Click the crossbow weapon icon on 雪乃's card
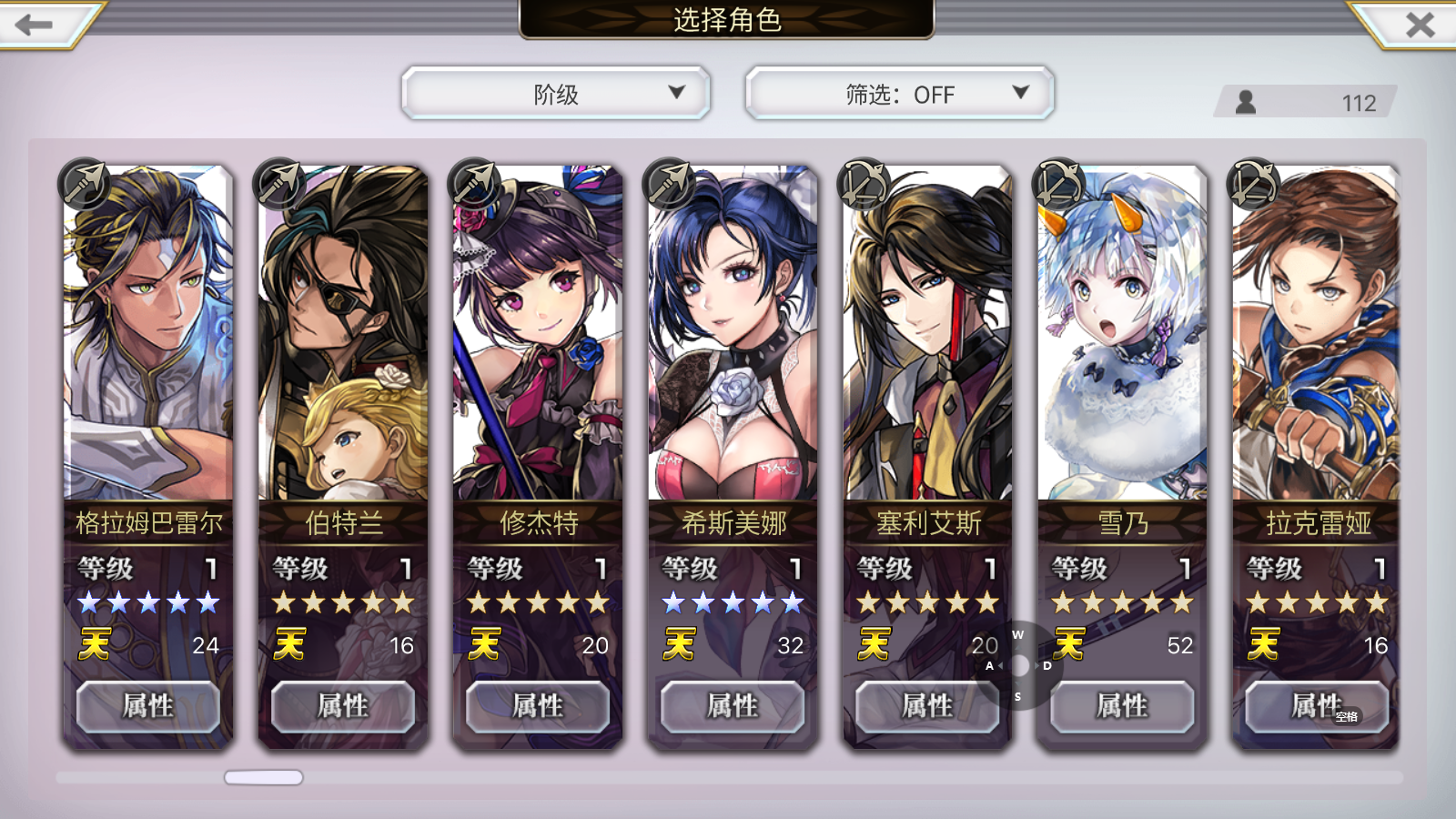This screenshot has height=819, width=1456. (x=1058, y=183)
